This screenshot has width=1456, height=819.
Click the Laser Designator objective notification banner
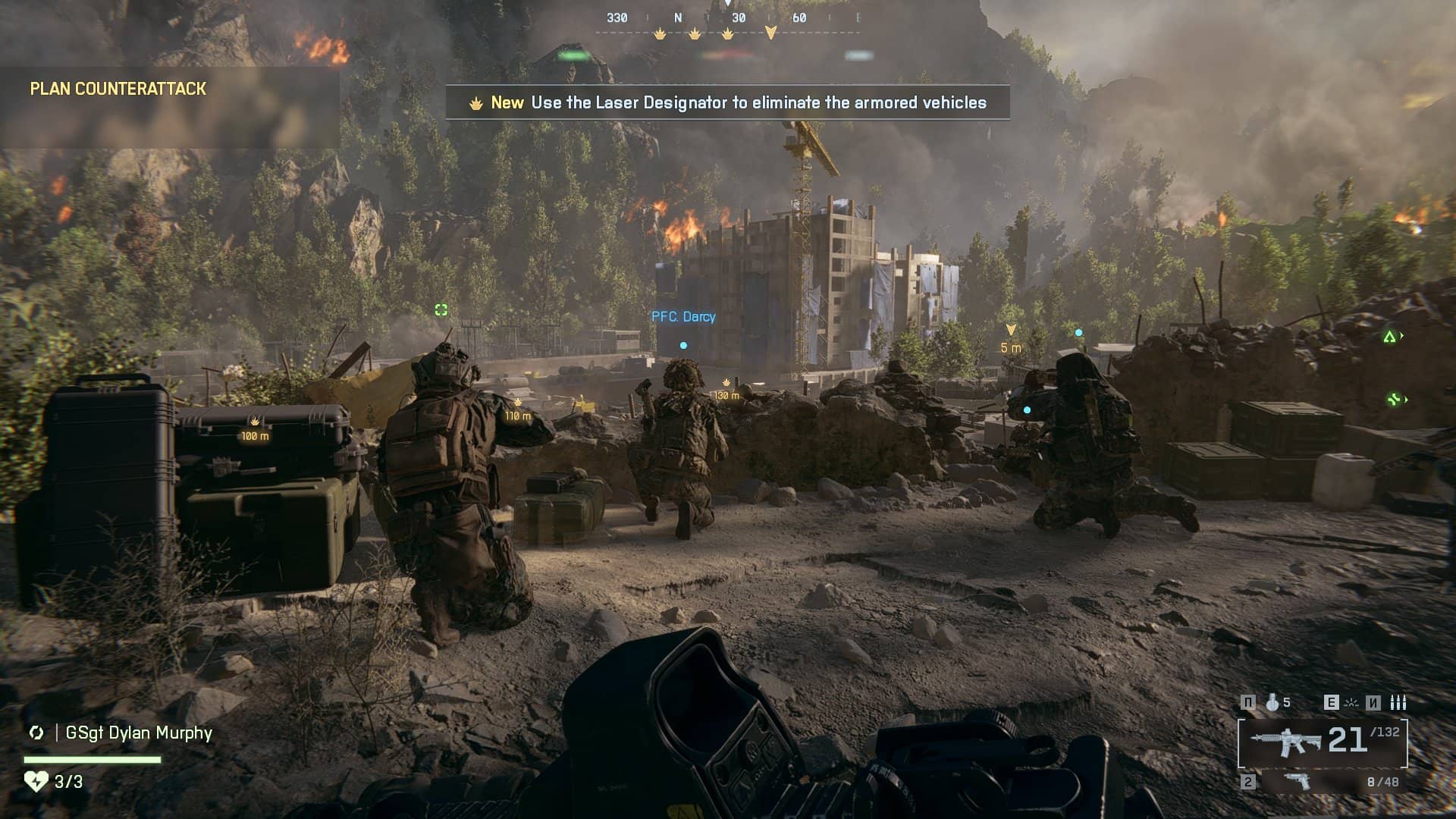click(x=727, y=102)
